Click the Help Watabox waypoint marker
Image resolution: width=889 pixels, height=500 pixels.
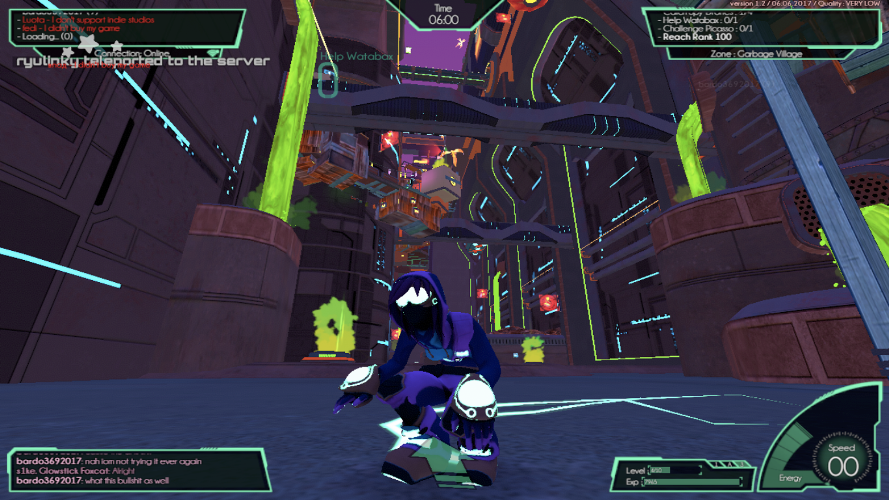click(327, 80)
